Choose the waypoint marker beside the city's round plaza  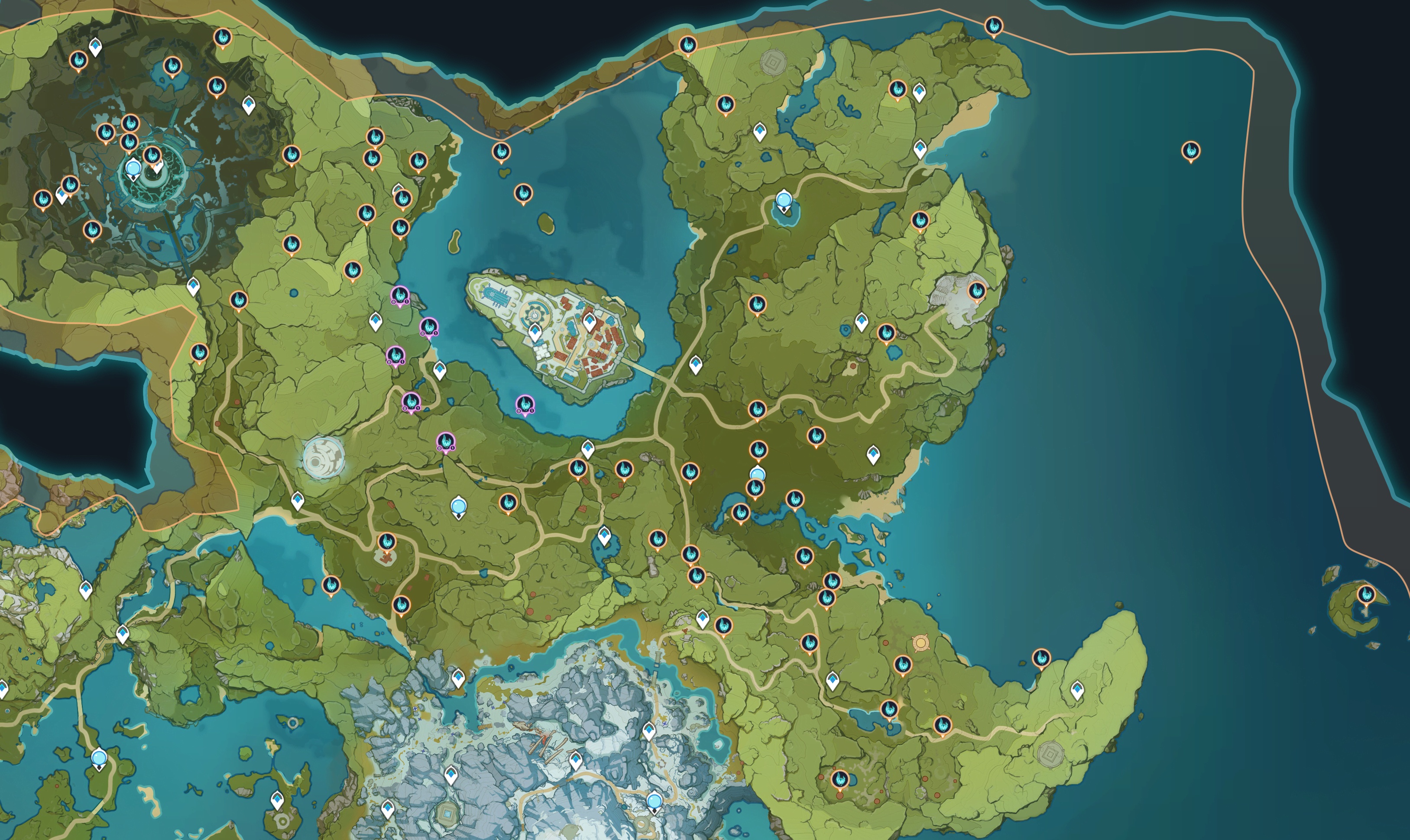click(x=535, y=332)
